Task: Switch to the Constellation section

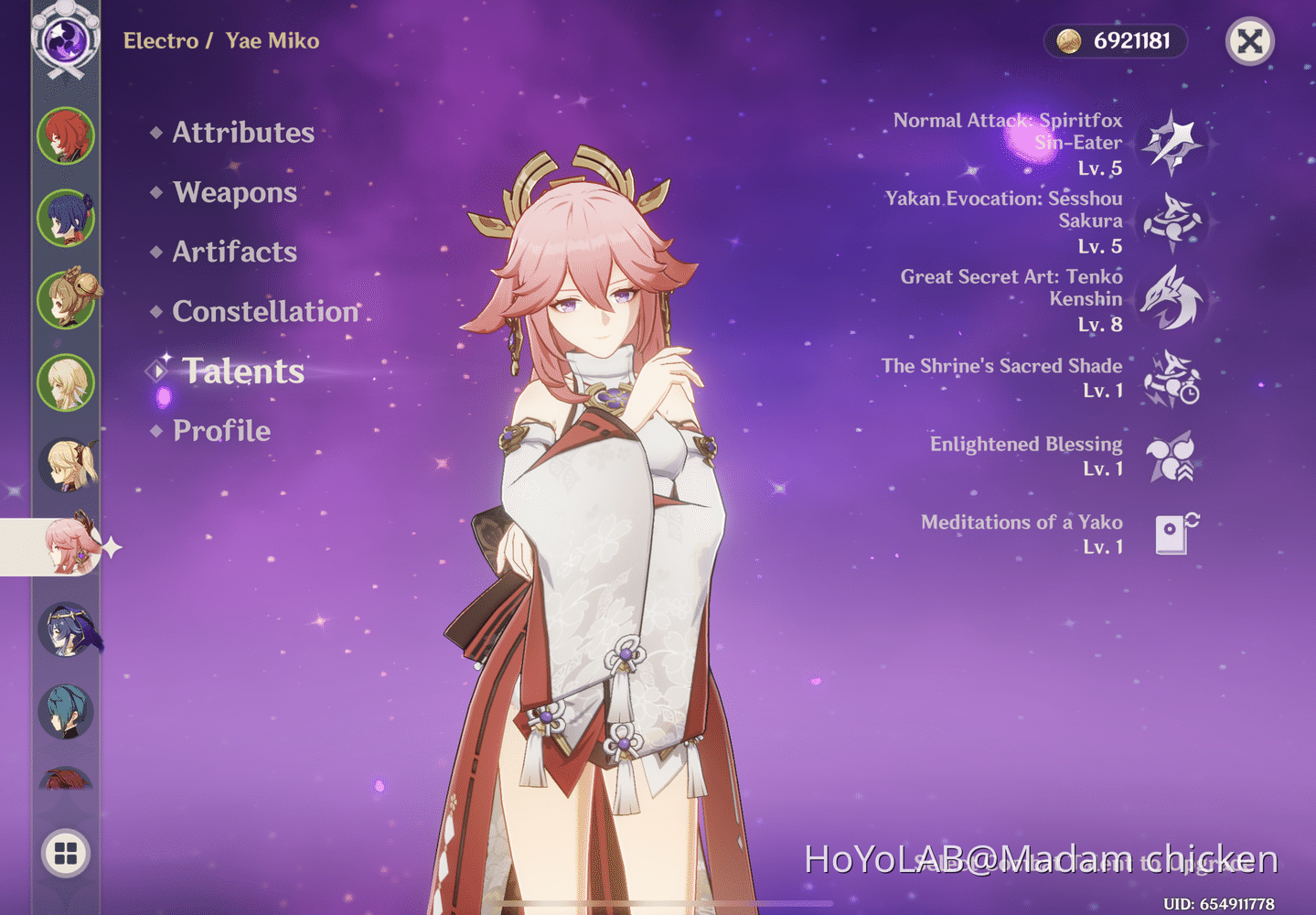Action: pos(264,311)
